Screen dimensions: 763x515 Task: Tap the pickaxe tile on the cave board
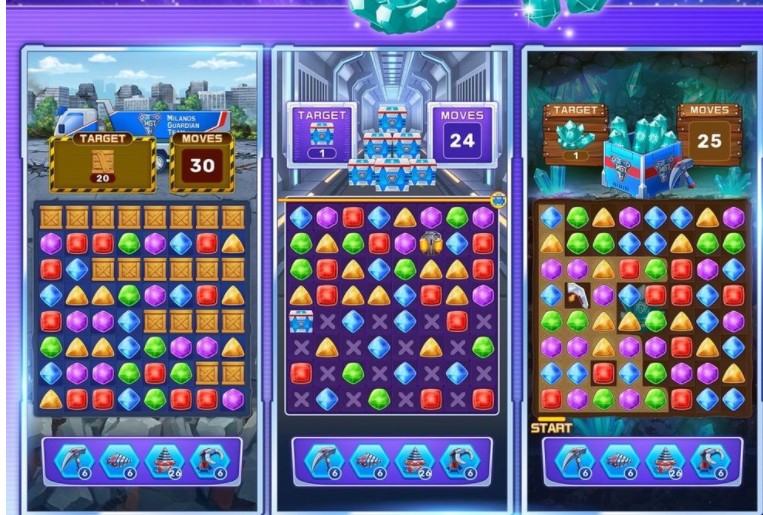[577, 295]
